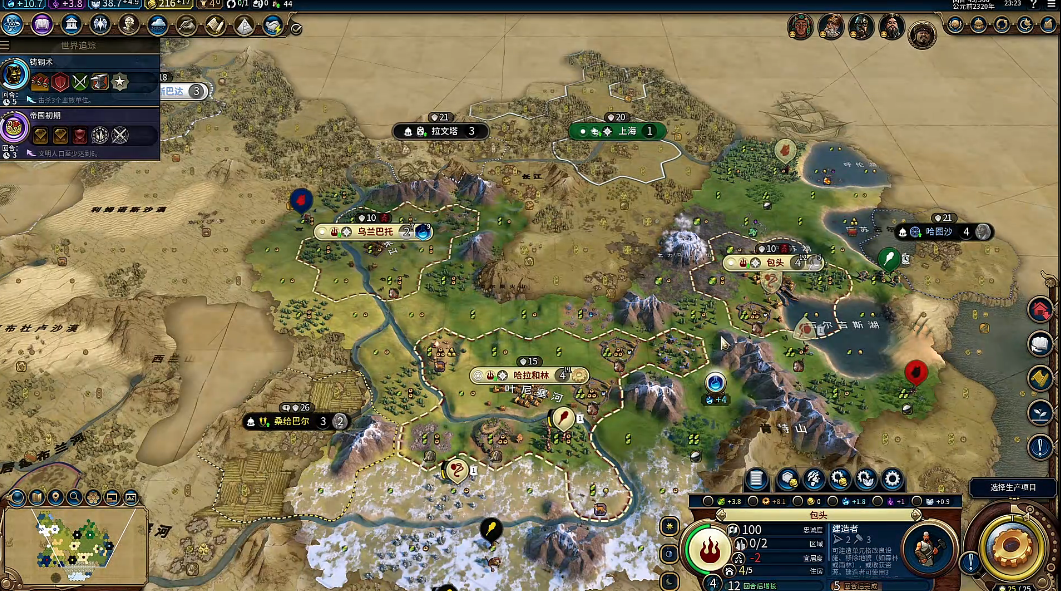Open the city details list icon

[x=757, y=479]
